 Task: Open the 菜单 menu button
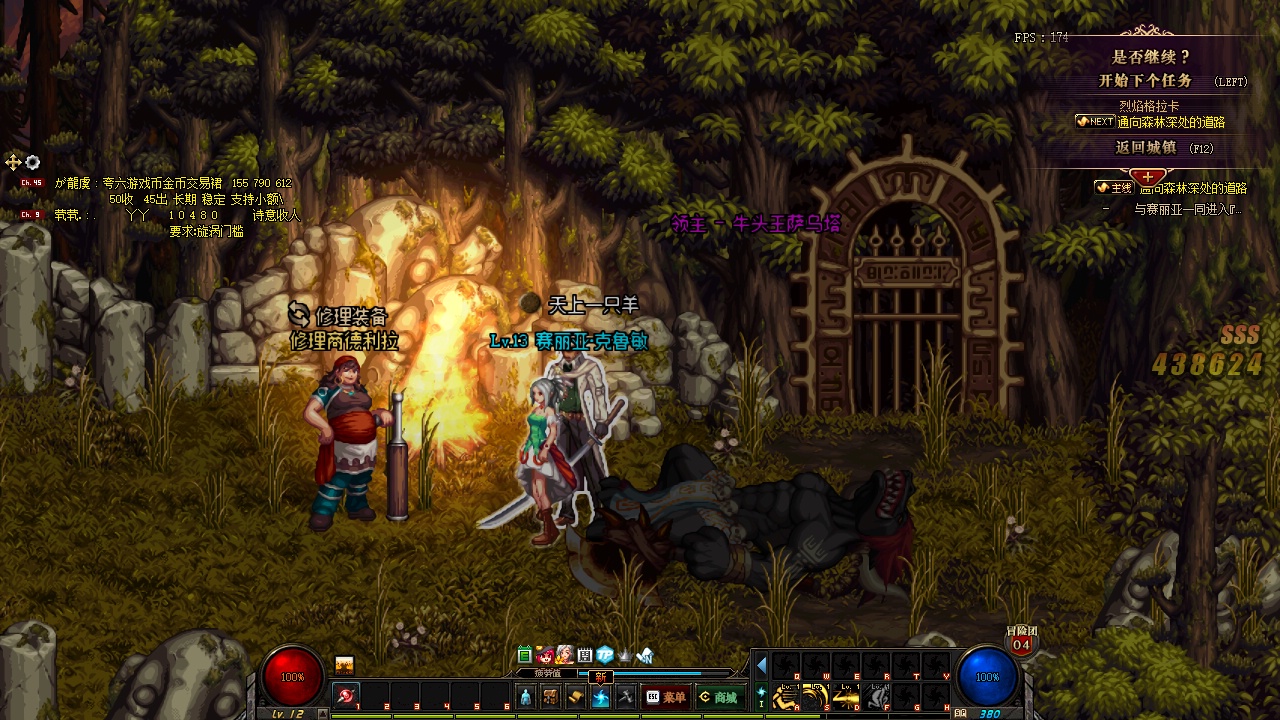point(666,697)
